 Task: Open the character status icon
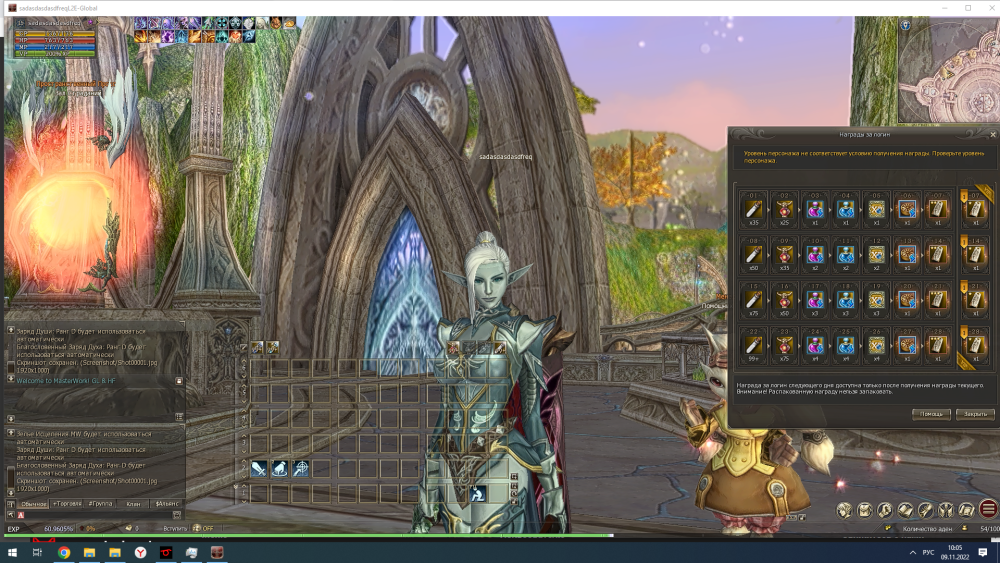[x=845, y=510]
